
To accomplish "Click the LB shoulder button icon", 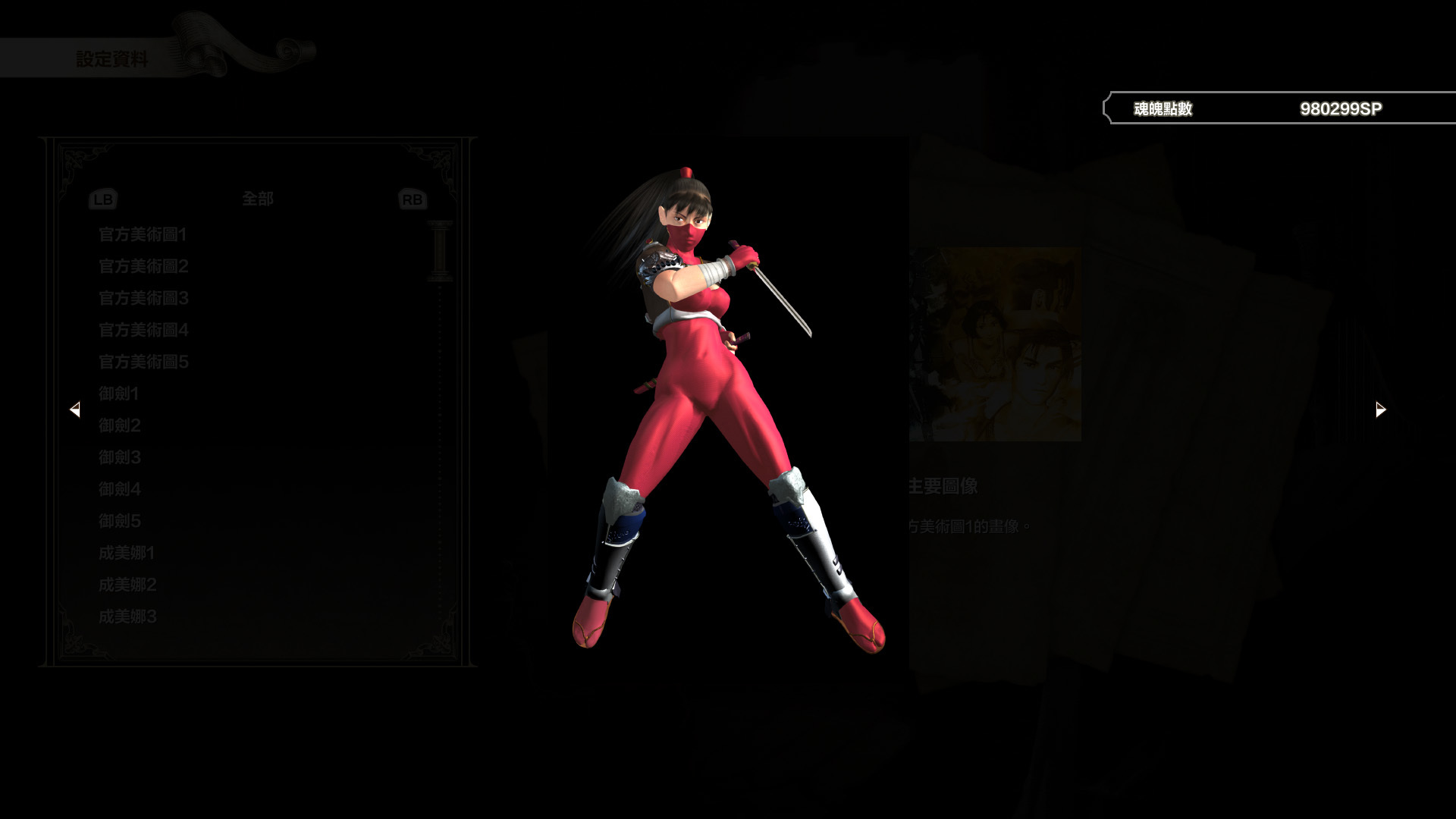I will [x=104, y=199].
